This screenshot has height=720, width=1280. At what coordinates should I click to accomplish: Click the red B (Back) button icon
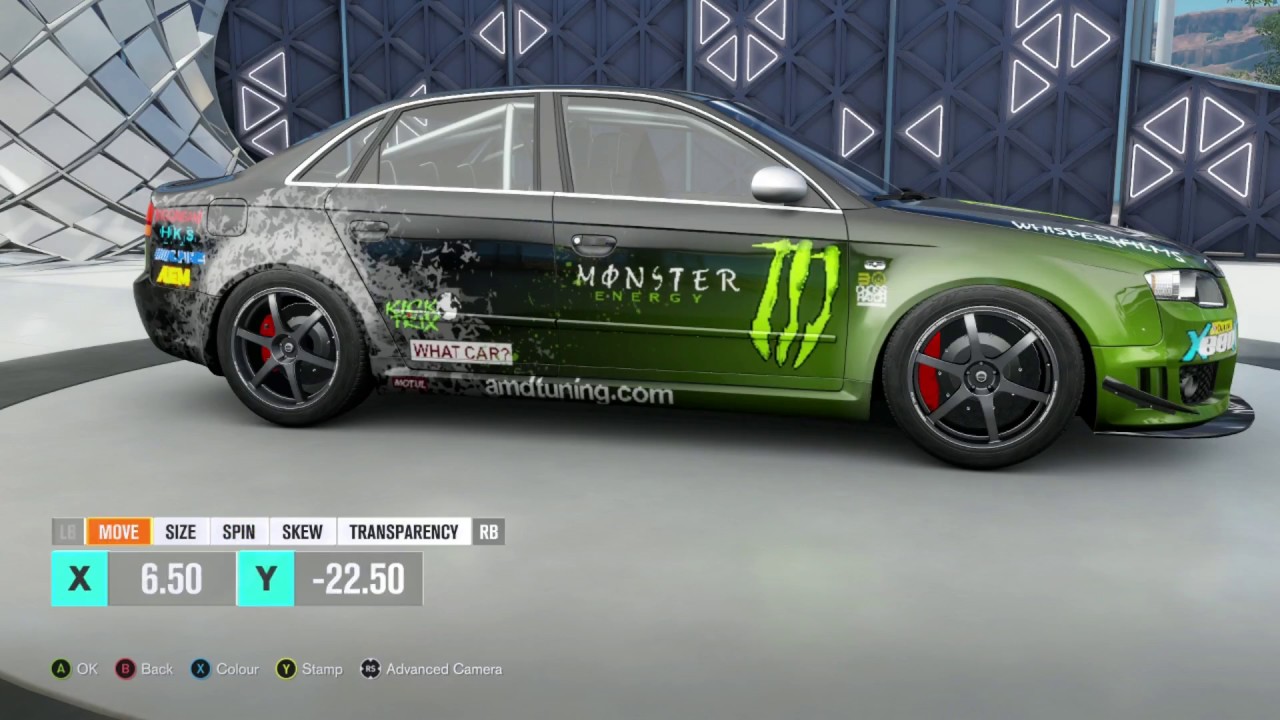[x=125, y=669]
